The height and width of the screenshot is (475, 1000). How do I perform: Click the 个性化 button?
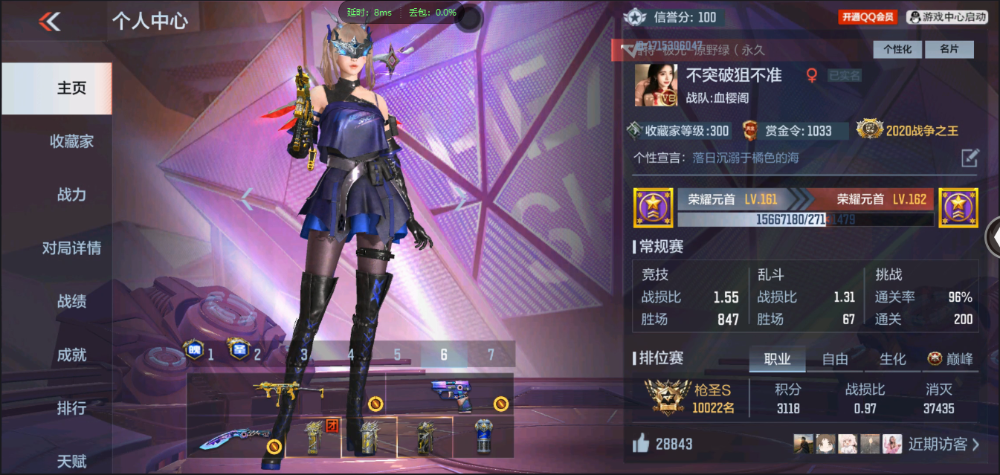897,49
